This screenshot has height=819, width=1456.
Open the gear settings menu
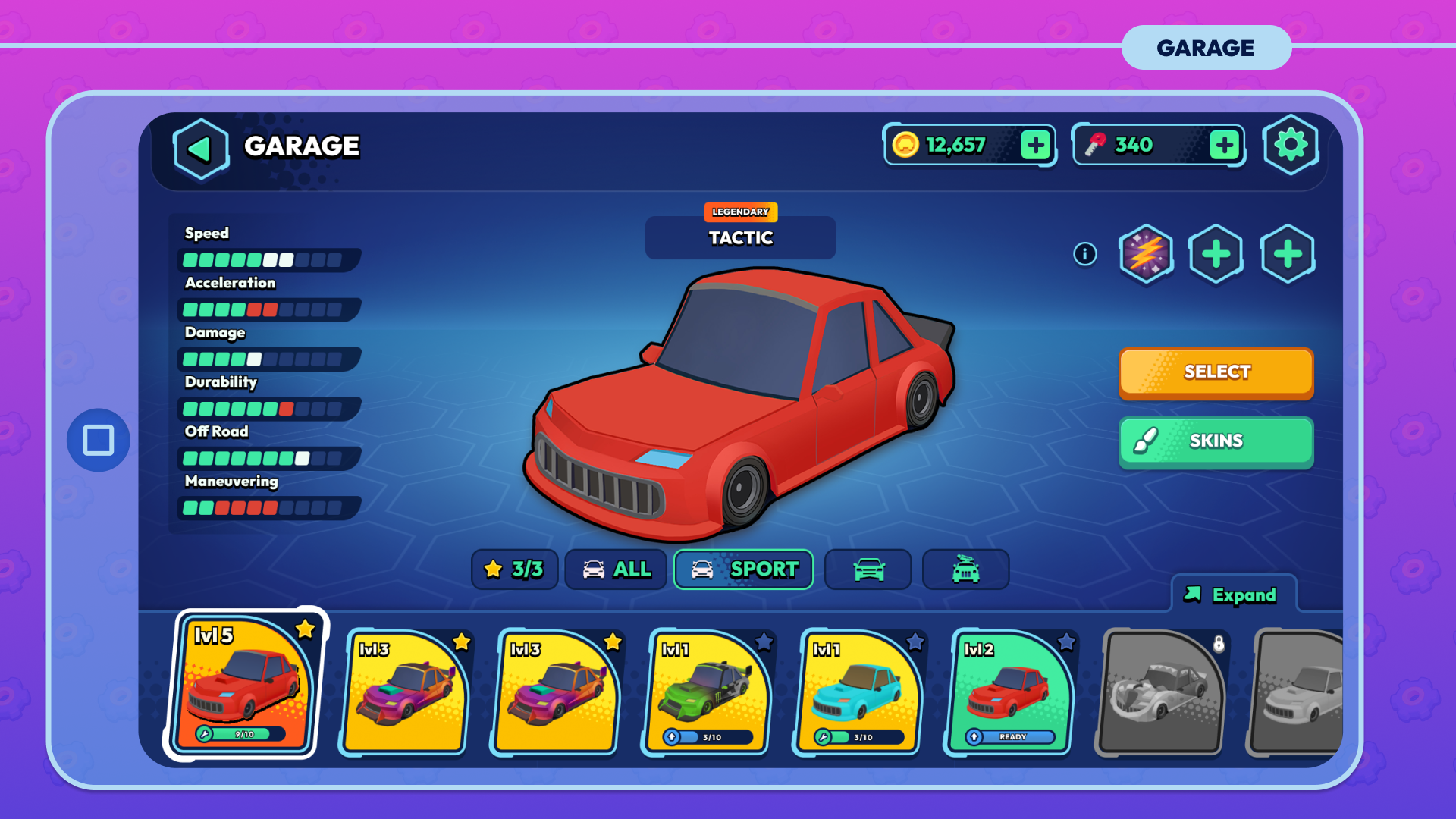[x=1291, y=145]
